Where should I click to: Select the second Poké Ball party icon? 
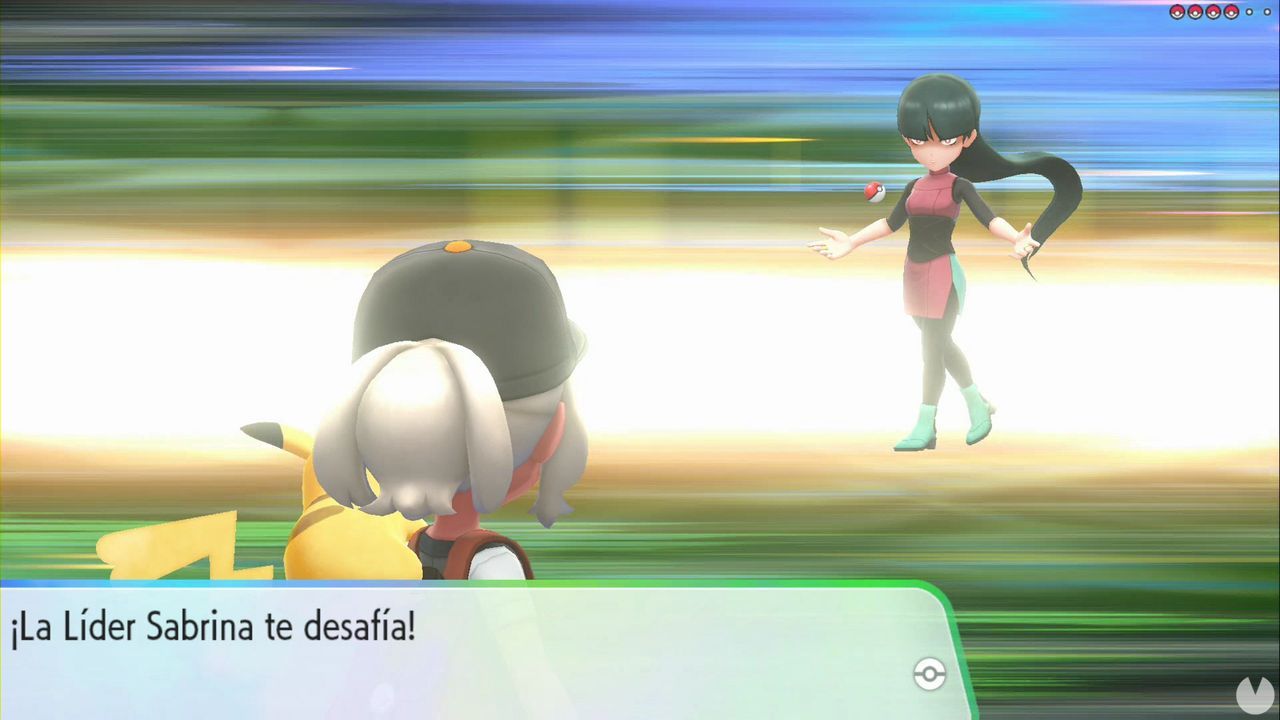tap(1194, 12)
